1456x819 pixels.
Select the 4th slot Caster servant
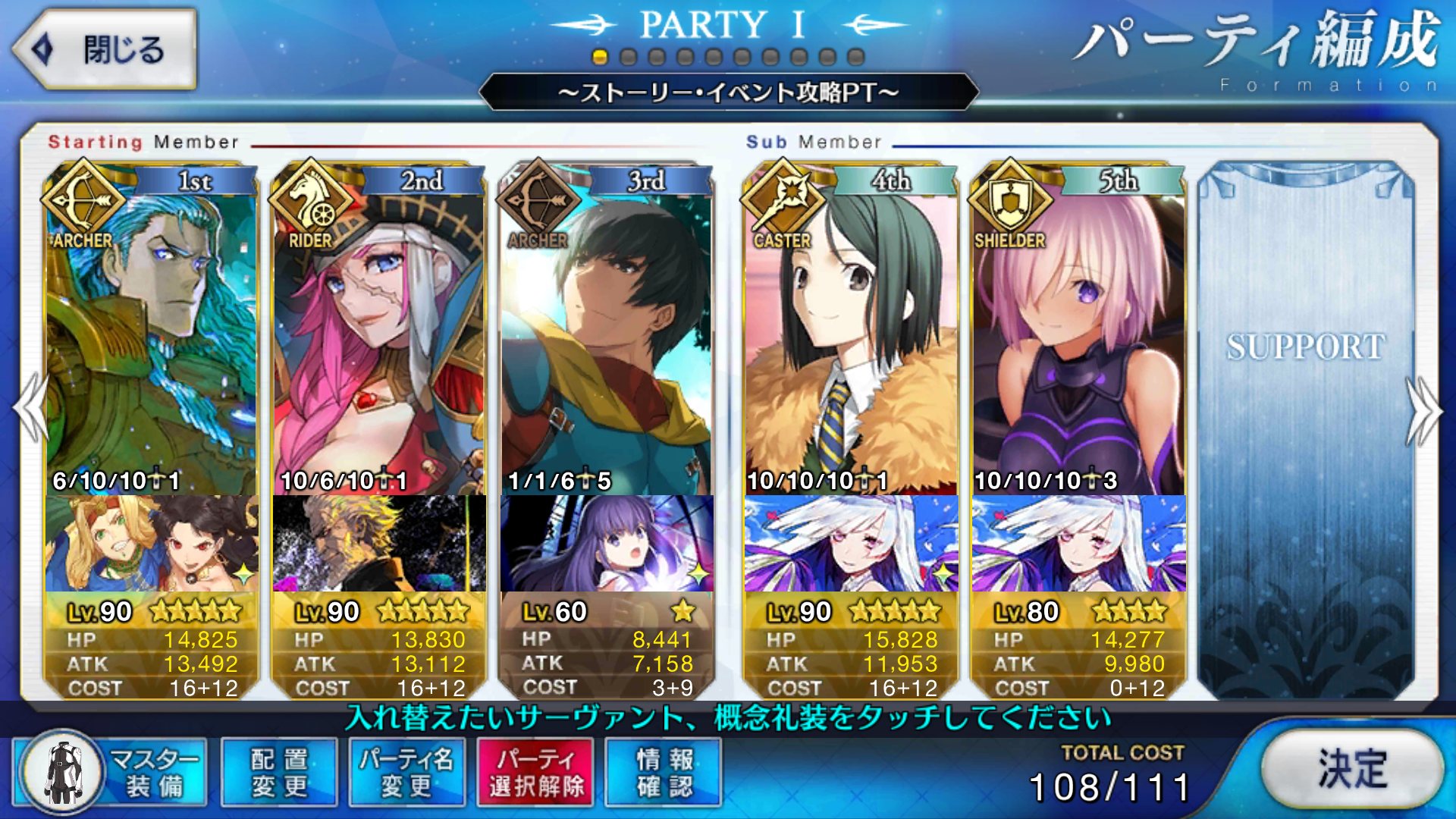[851, 341]
